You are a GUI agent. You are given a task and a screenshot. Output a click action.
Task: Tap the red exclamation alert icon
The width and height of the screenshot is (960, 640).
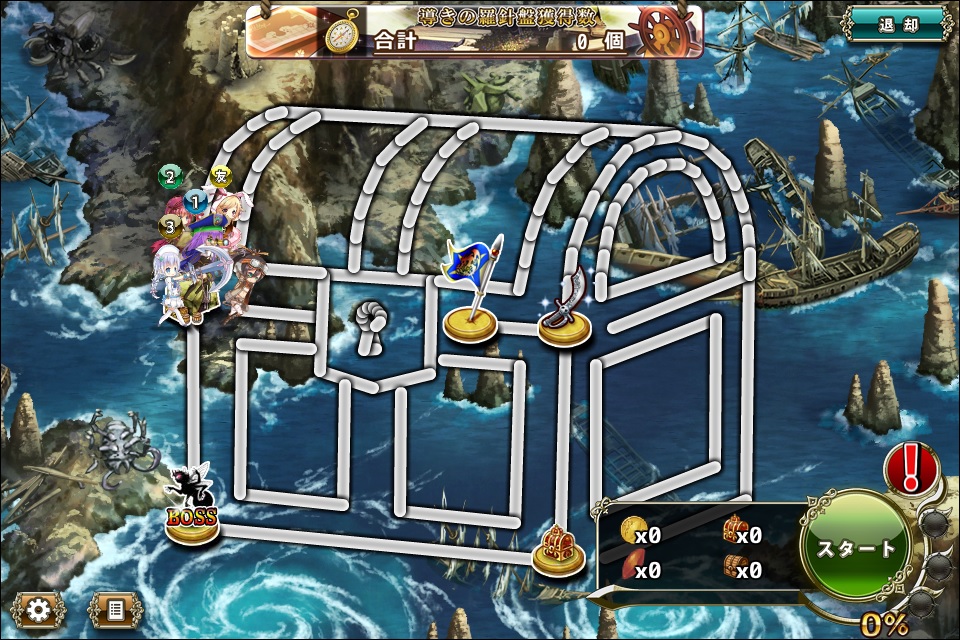[x=910, y=468]
